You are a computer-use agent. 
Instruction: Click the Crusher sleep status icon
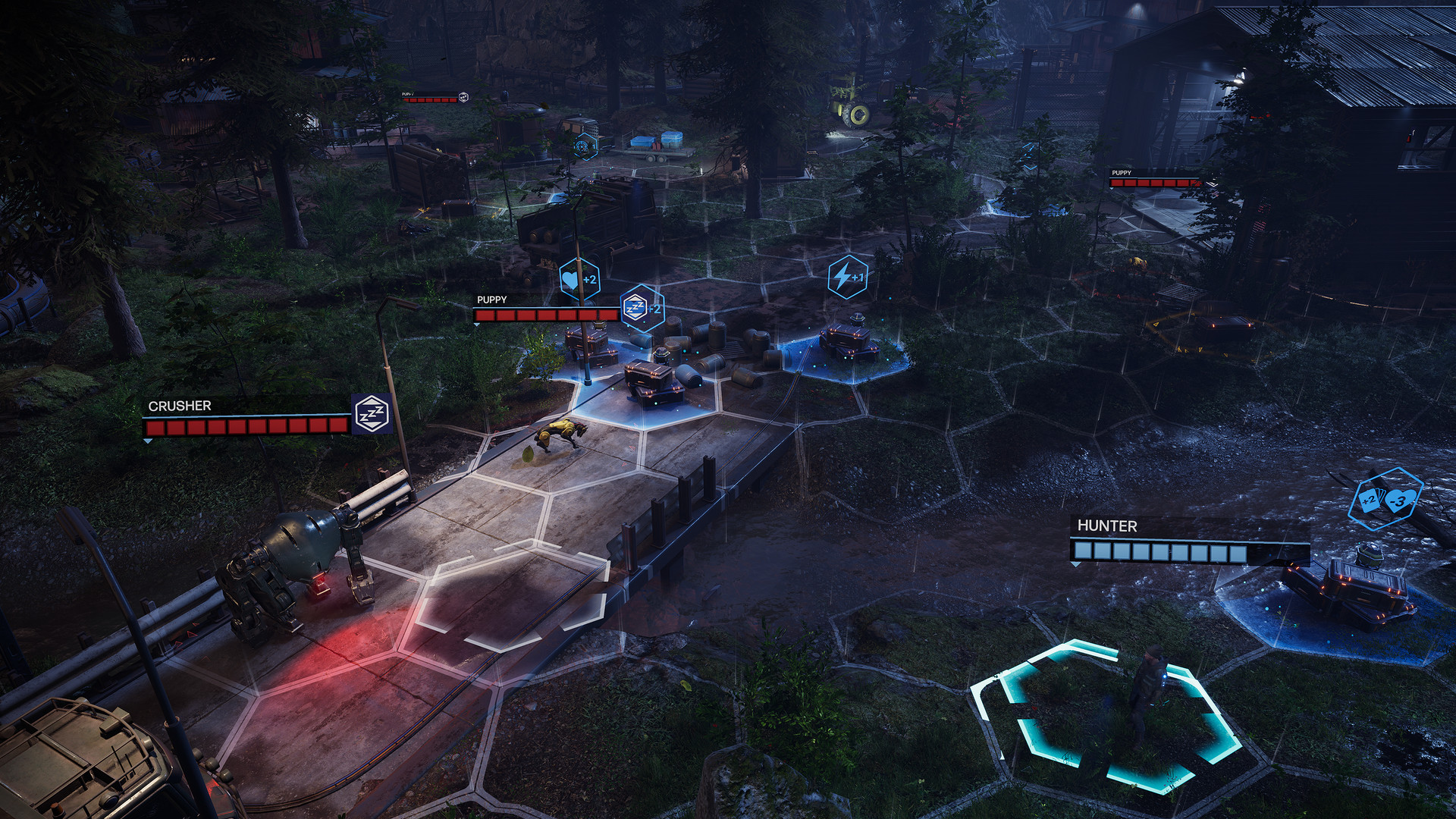(x=372, y=415)
